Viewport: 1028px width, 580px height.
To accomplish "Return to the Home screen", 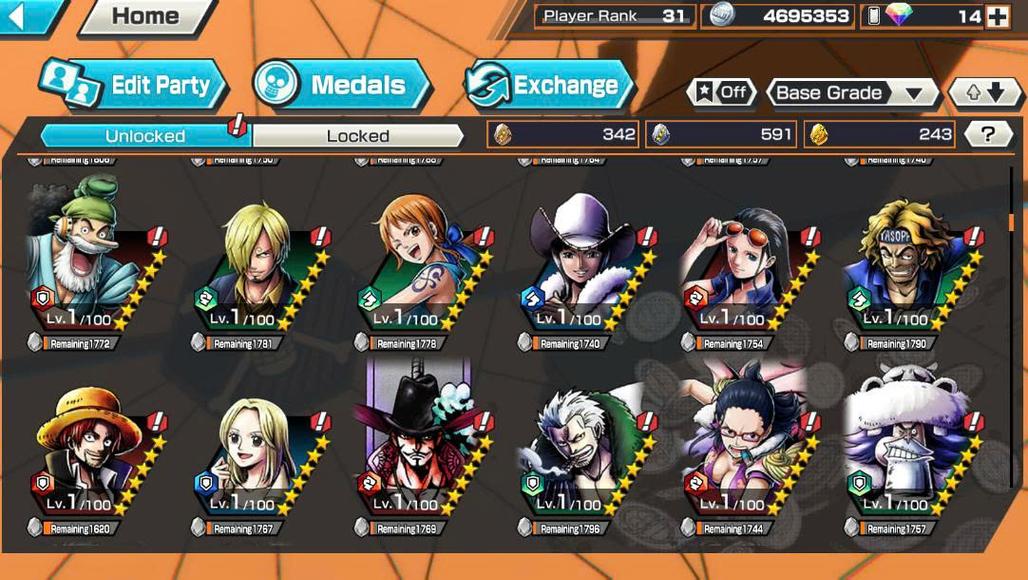I will click(x=146, y=16).
